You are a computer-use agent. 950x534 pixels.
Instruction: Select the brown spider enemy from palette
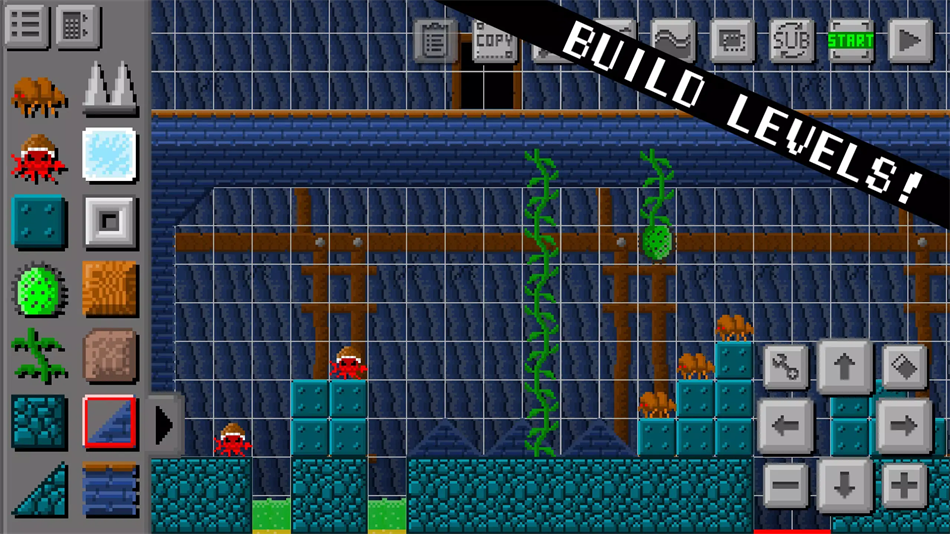pyautogui.click(x=39, y=96)
